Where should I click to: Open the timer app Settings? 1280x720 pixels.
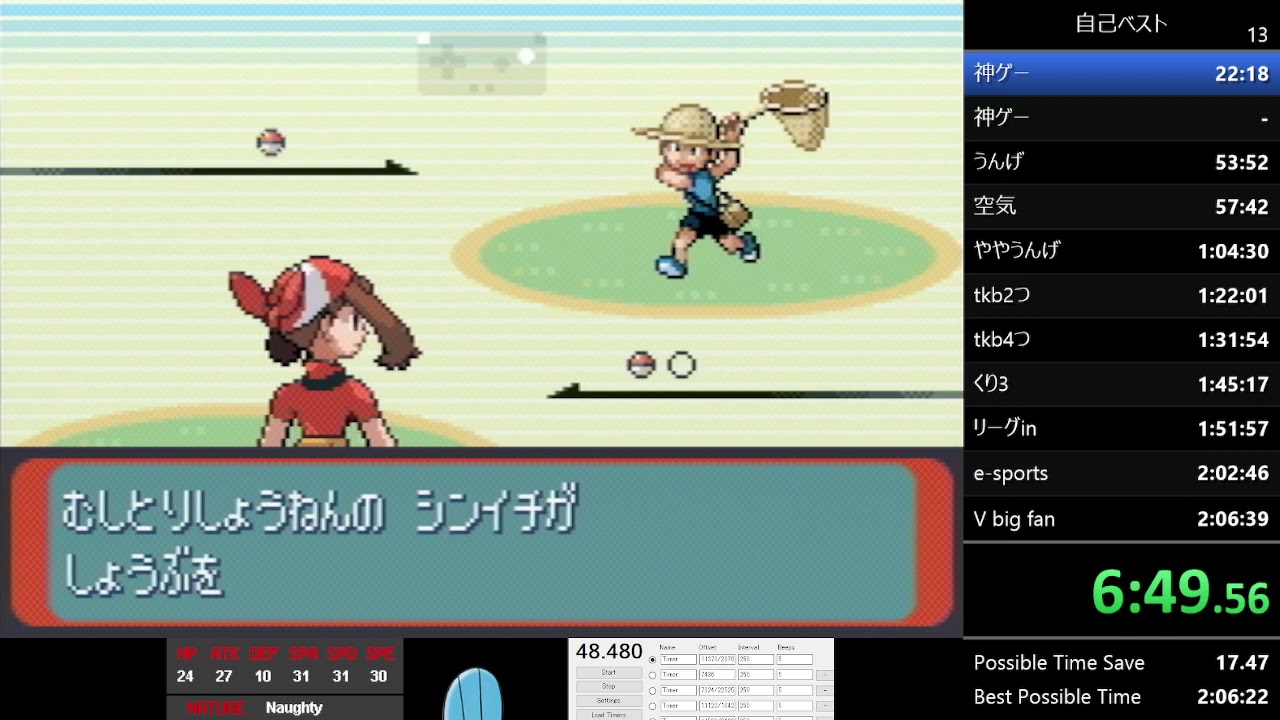(609, 700)
